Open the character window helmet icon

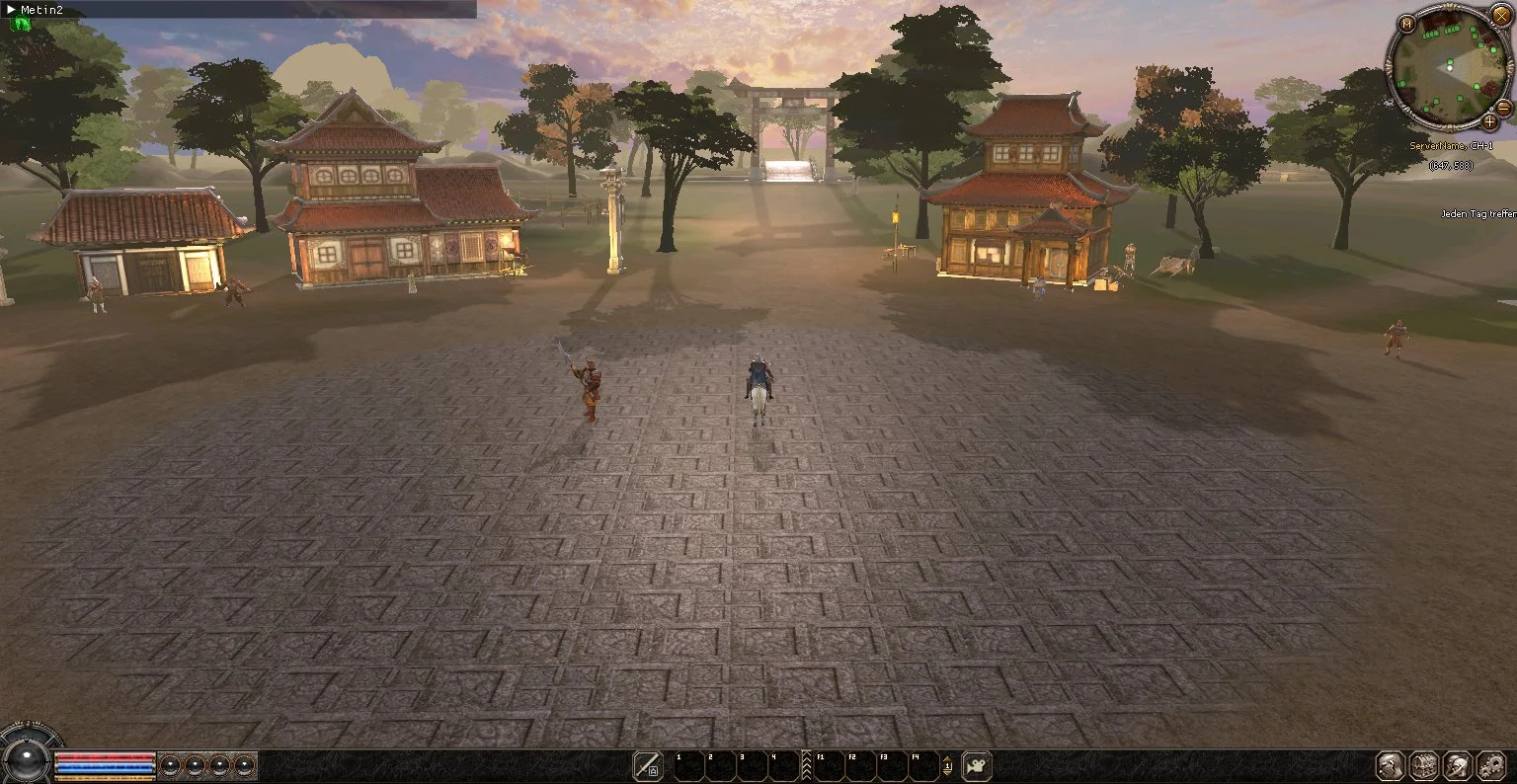(1392, 765)
